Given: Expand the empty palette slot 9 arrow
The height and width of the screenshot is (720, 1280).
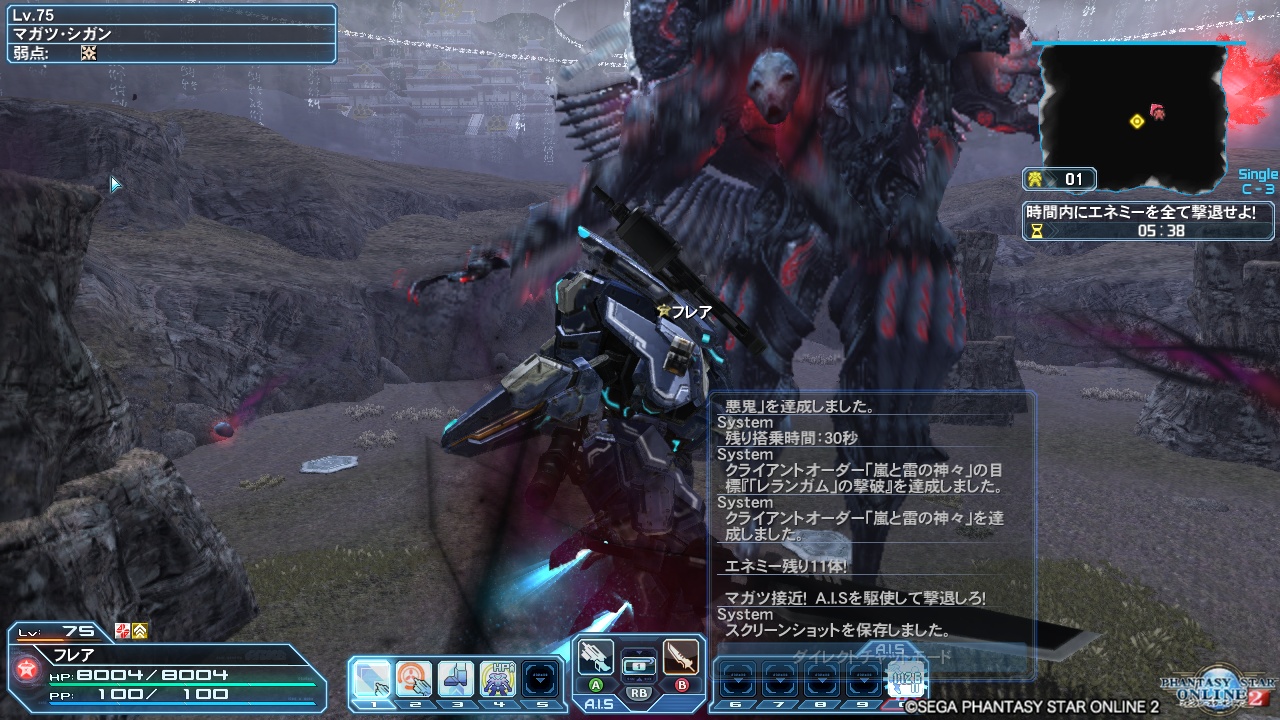Looking at the screenshot, I should click(864, 679).
